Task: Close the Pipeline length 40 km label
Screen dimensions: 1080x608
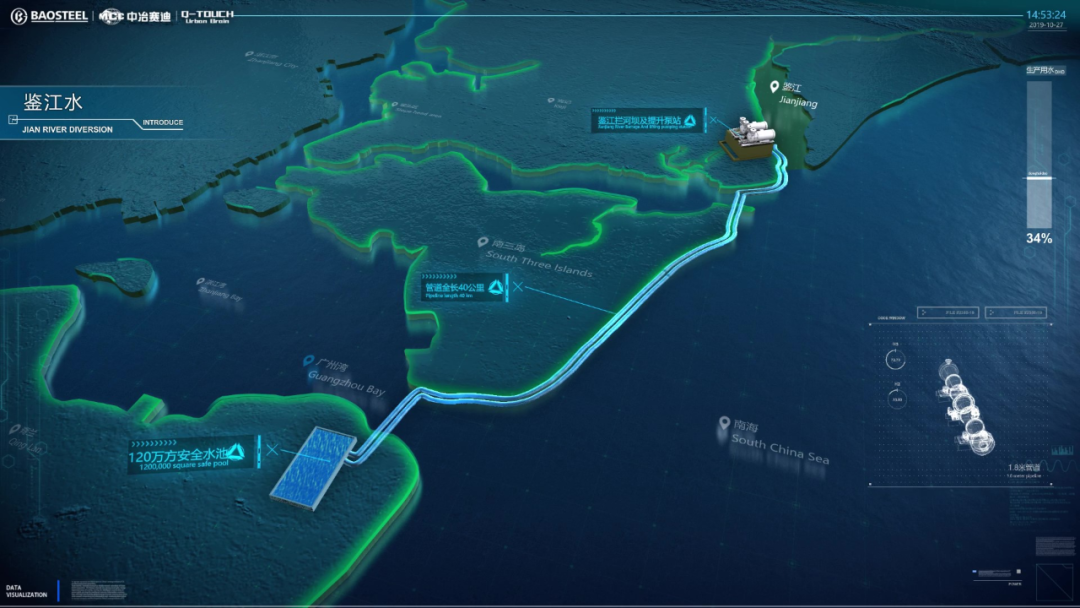Action: point(517,288)
